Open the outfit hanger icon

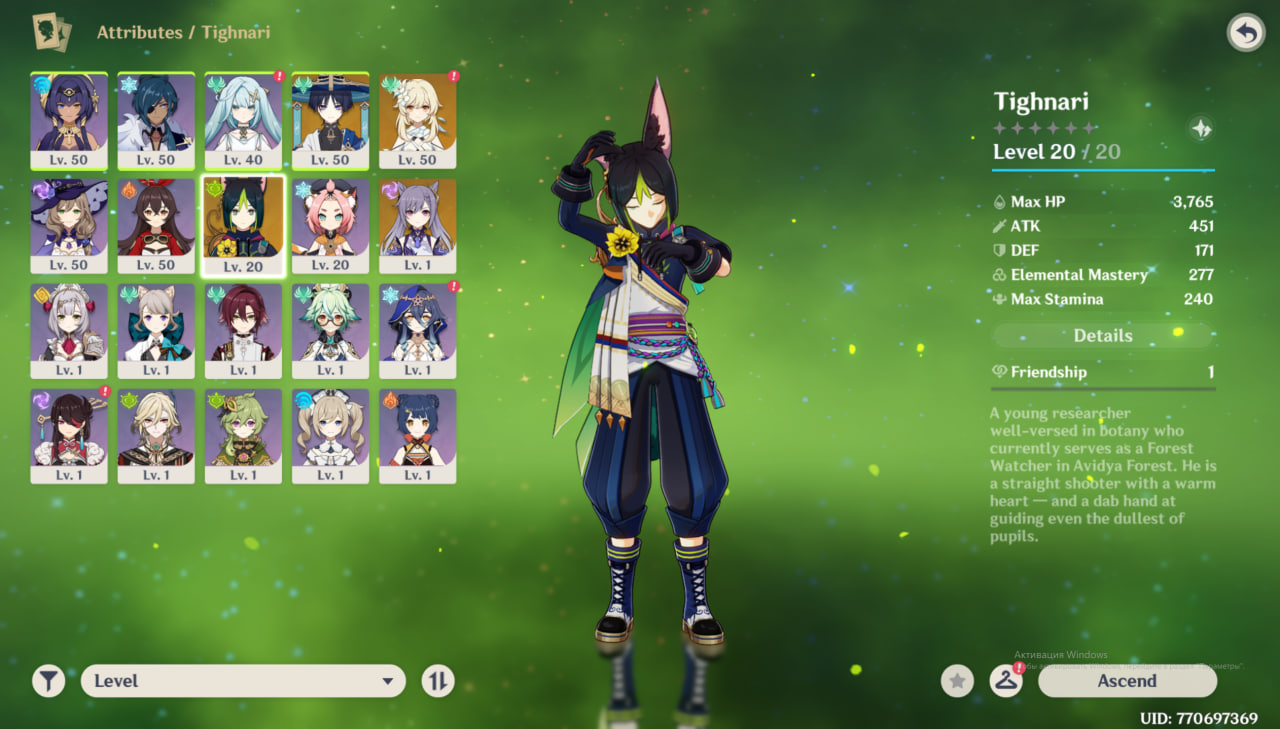pyautogui.click(x=1006, y=681)
